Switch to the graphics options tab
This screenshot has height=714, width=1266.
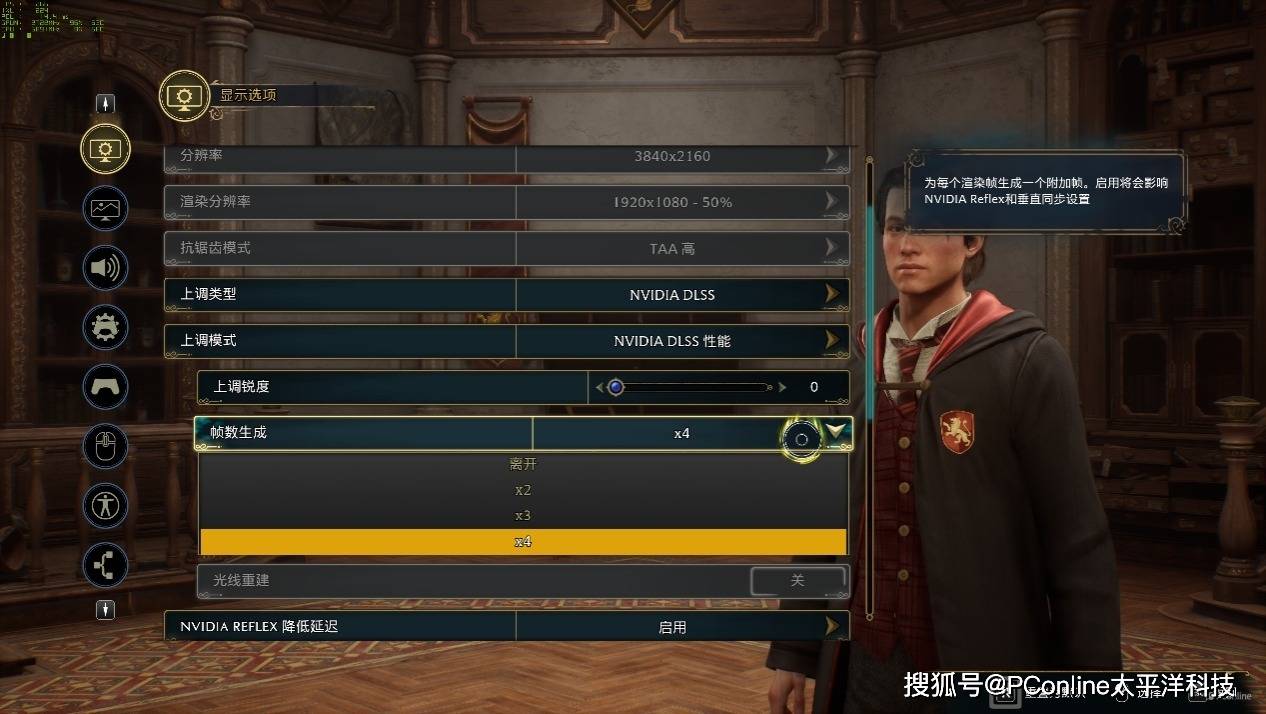(x=105, y=208)
